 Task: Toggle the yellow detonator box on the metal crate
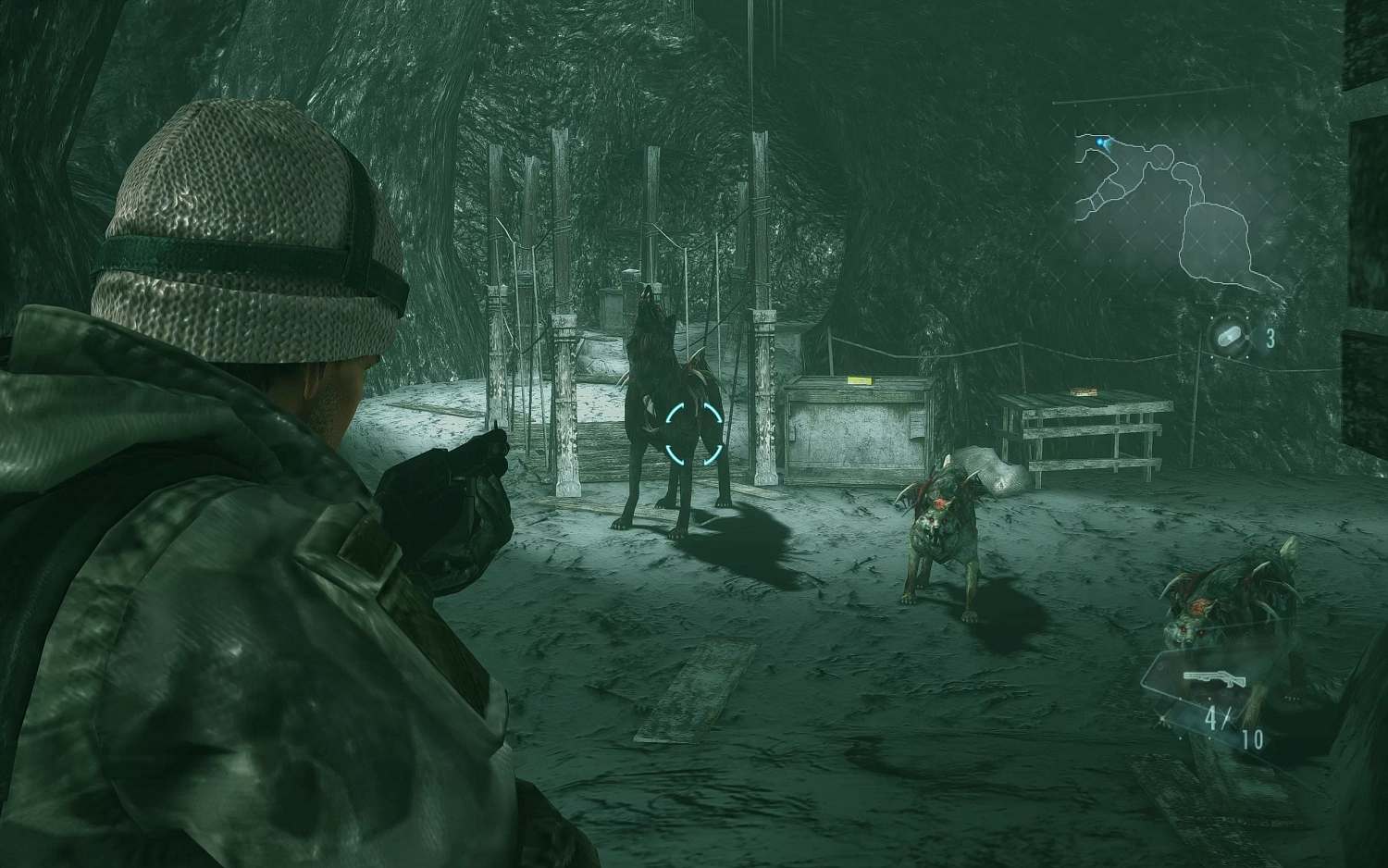(x=861, y=380)
